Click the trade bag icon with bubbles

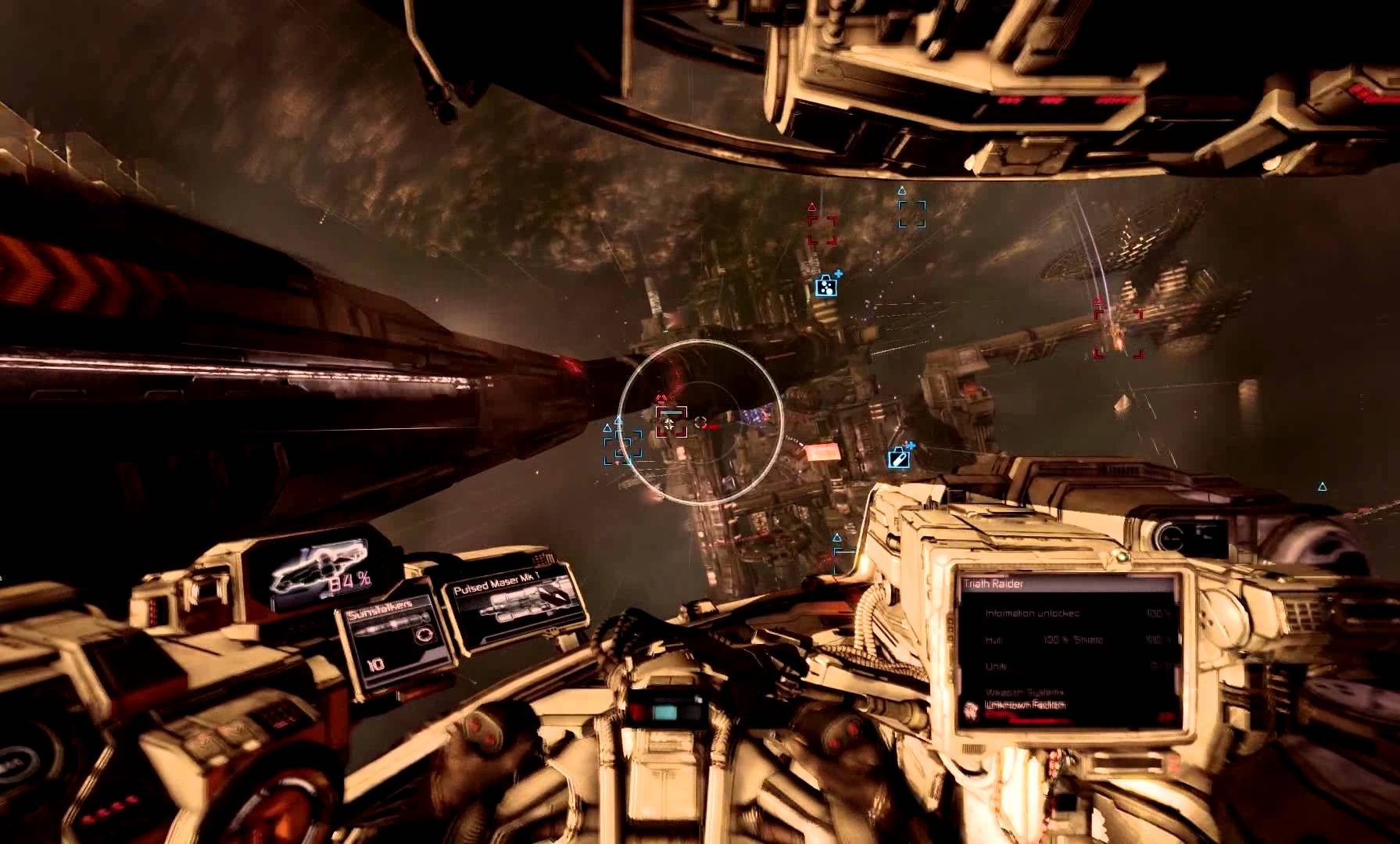(x=825, y=286)
